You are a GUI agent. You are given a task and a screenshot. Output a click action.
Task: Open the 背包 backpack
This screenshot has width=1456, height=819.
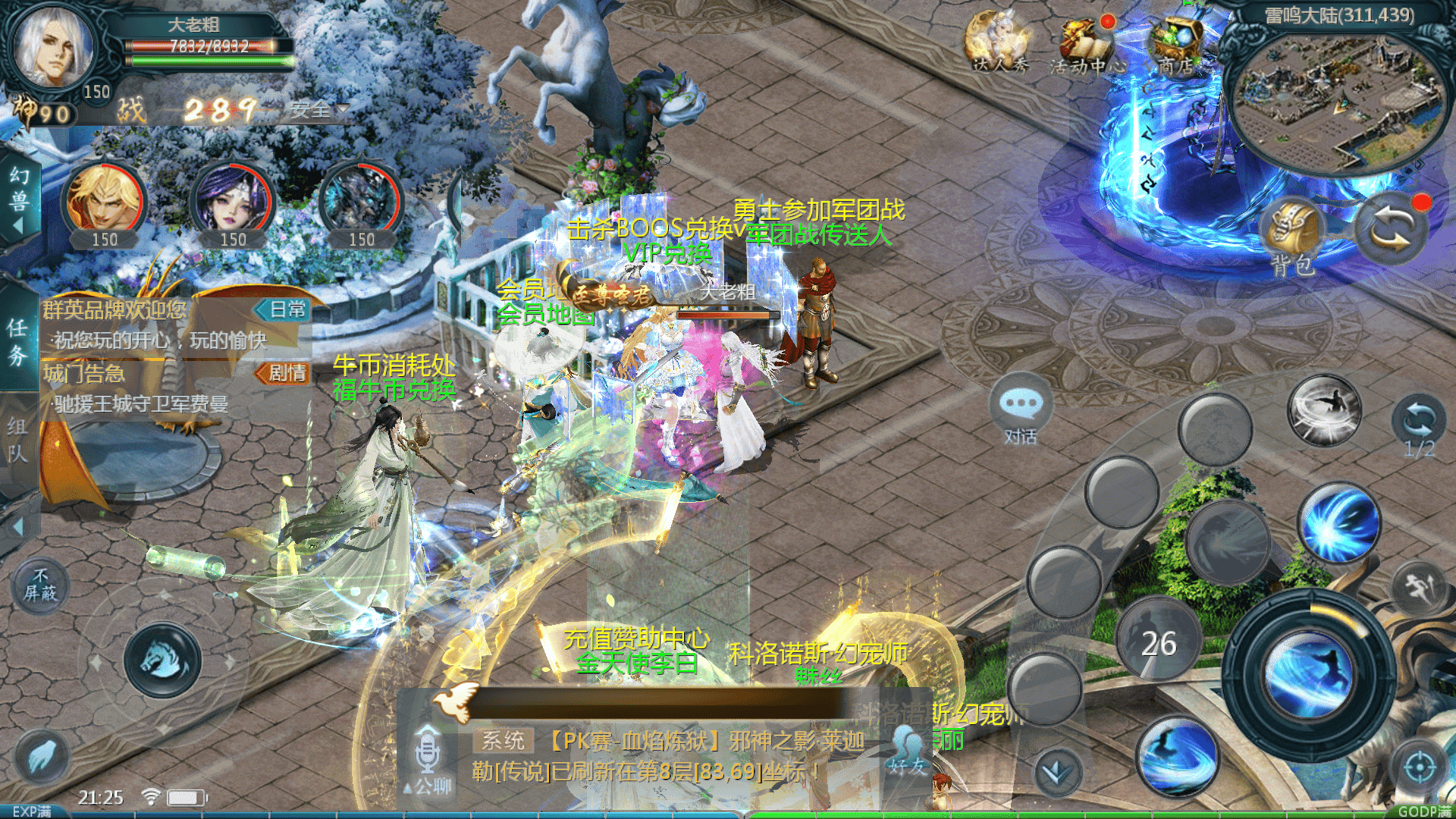tap(1293, 237)
